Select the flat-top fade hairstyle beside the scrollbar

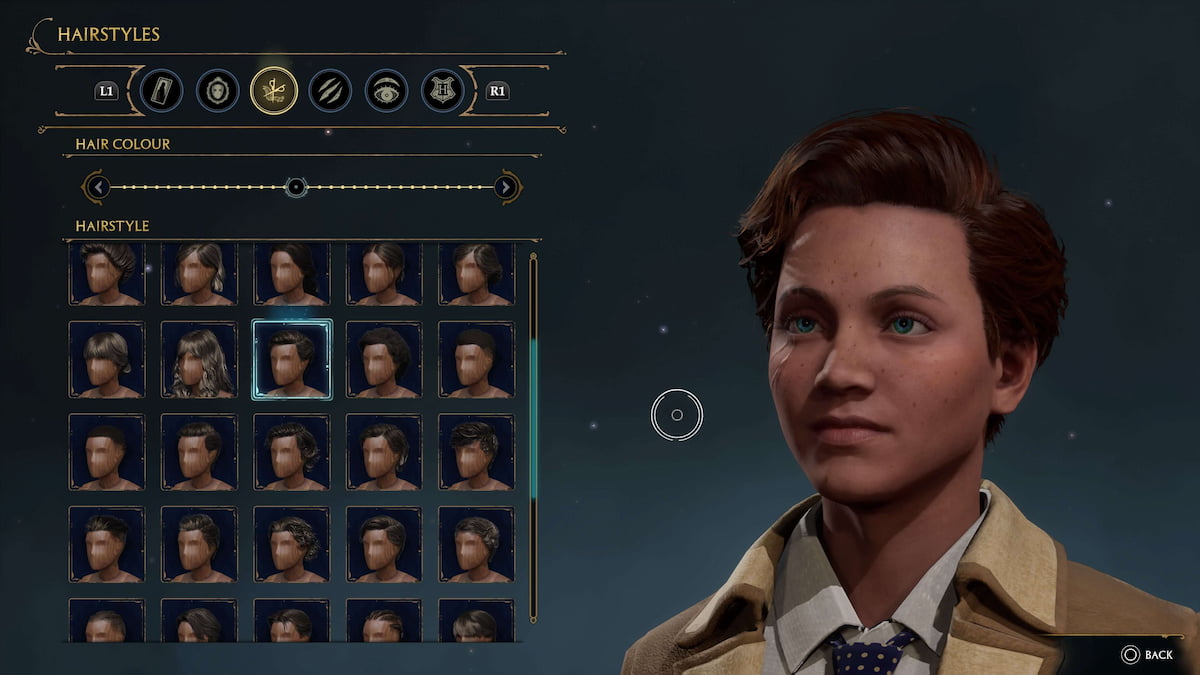tap(476, 360)
